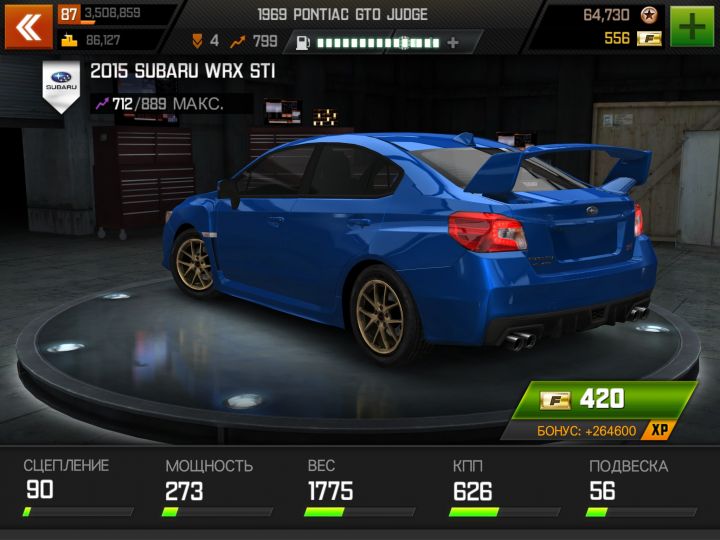This screenshot has height=540, width=720.
Task: Click the Subaru brand badge
Action: [x=61, y=84]
